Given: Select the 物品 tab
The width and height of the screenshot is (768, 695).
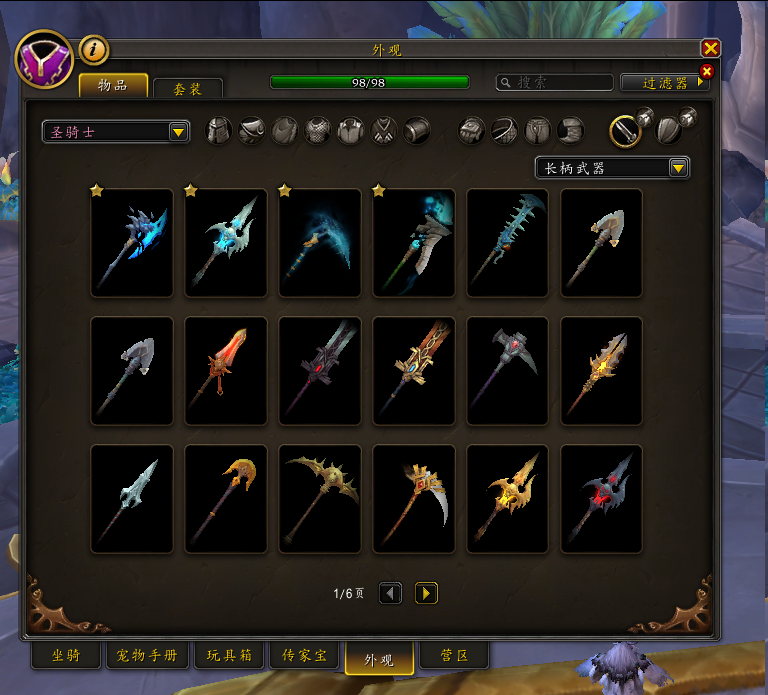Looking at the screenshot, I should click(x=113, y=85).
